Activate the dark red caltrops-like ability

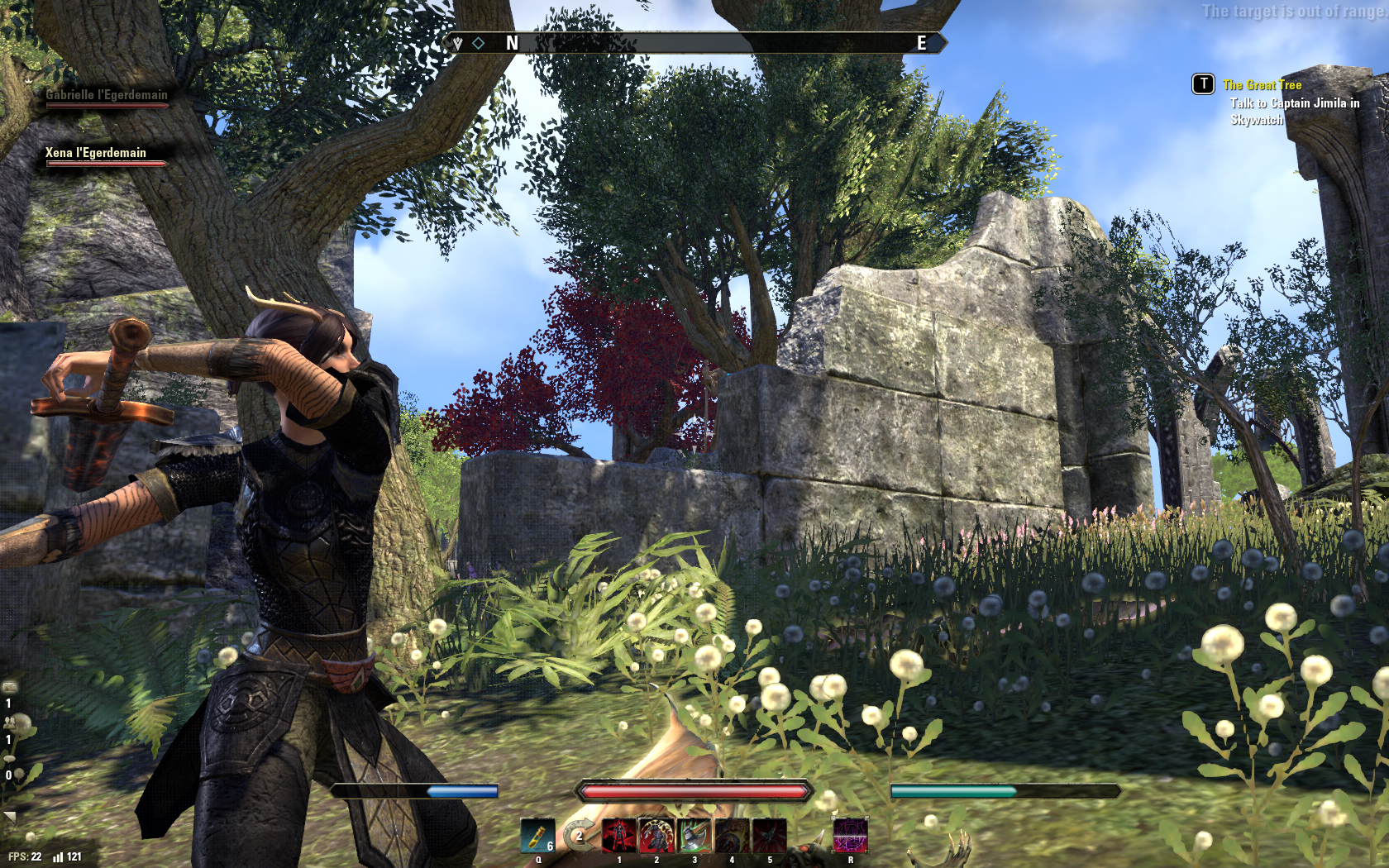pyautogui.click(x=769, y=836)
